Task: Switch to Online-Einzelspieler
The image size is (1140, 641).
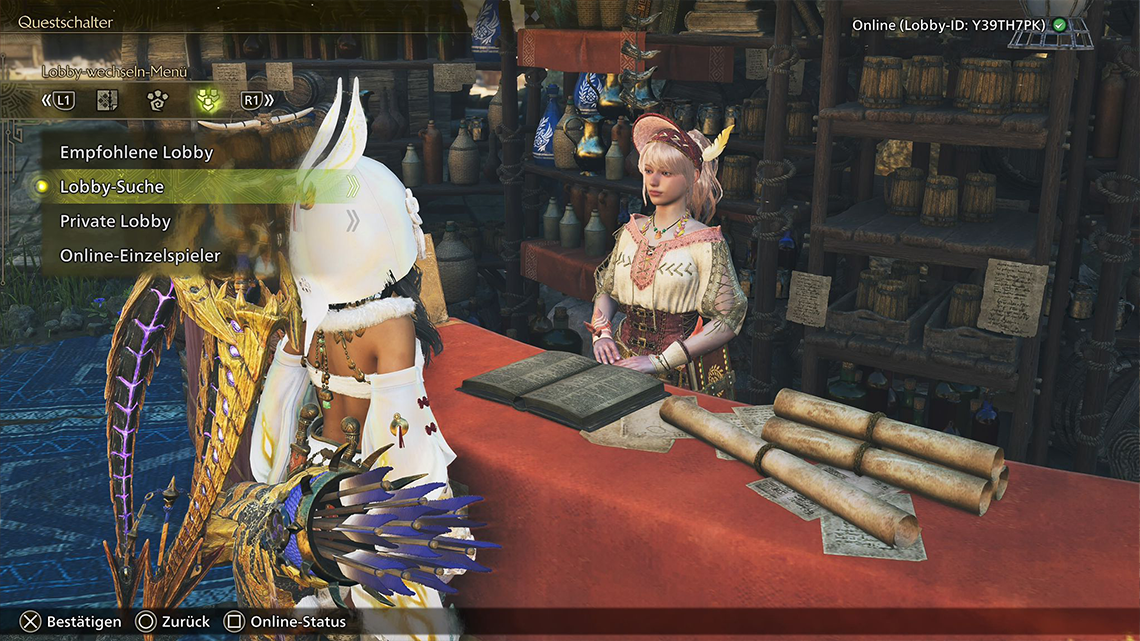Action: point(140,256)
